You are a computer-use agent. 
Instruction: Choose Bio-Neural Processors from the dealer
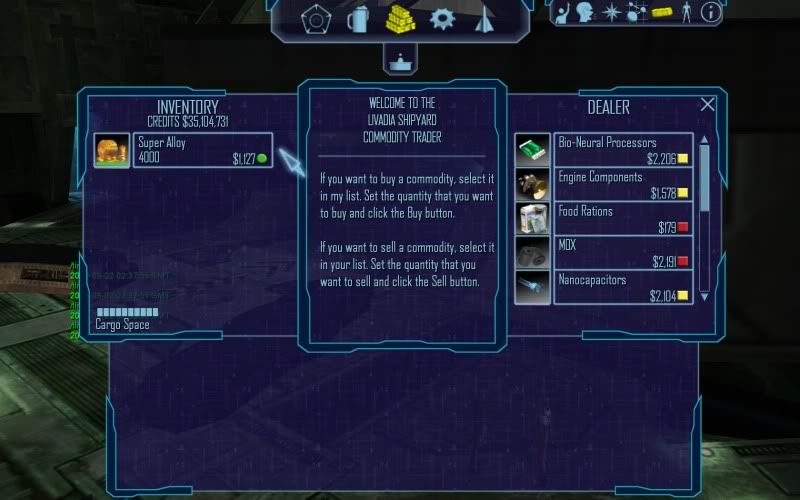tap(622, 150)
